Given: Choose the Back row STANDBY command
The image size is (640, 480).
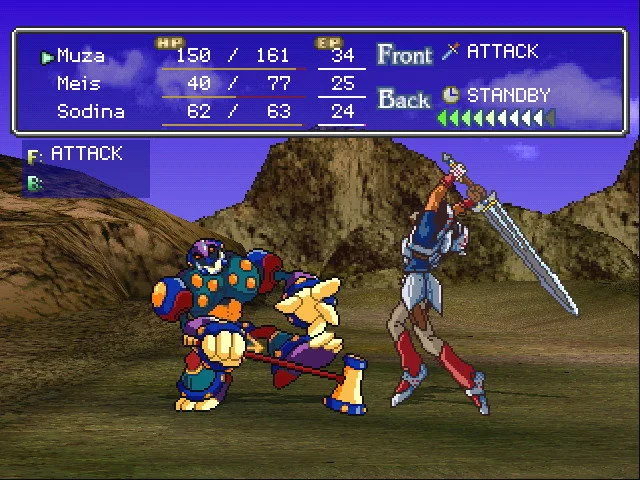Looking at the screenshot, I should (509, 97).
